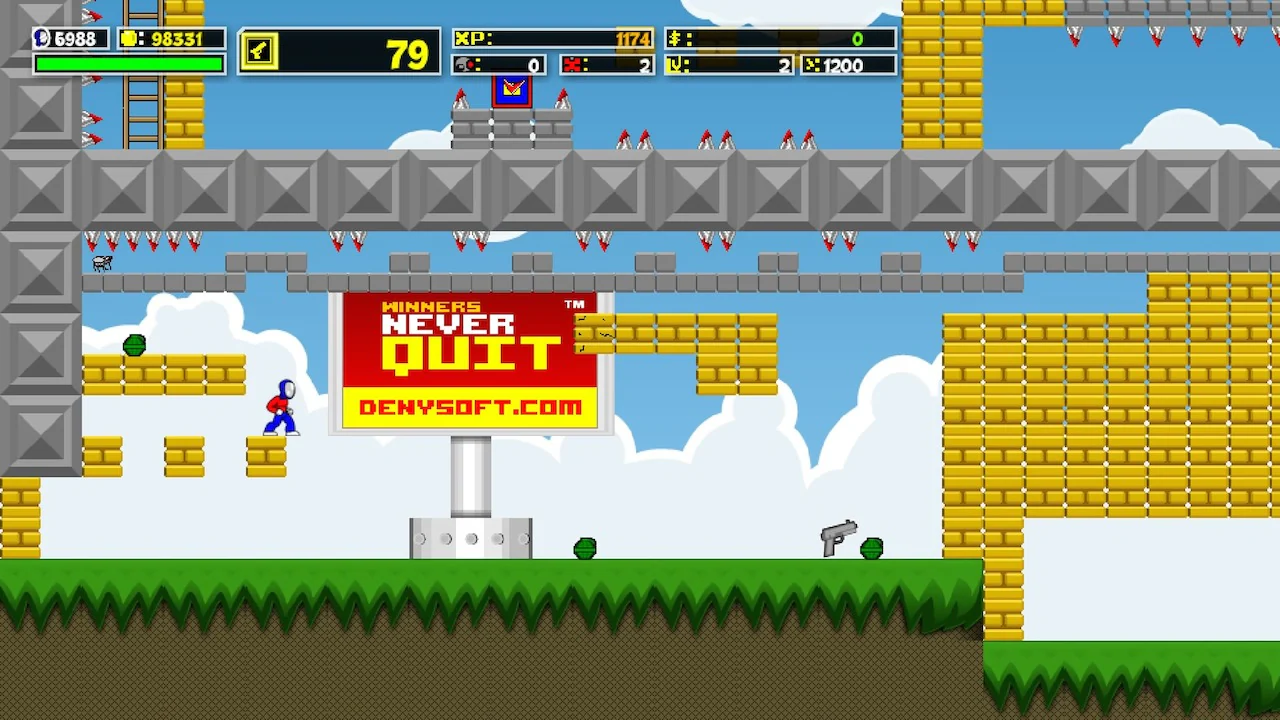Click the skull icon showing 0
The image size is (1280, 720).
[466, 65]
